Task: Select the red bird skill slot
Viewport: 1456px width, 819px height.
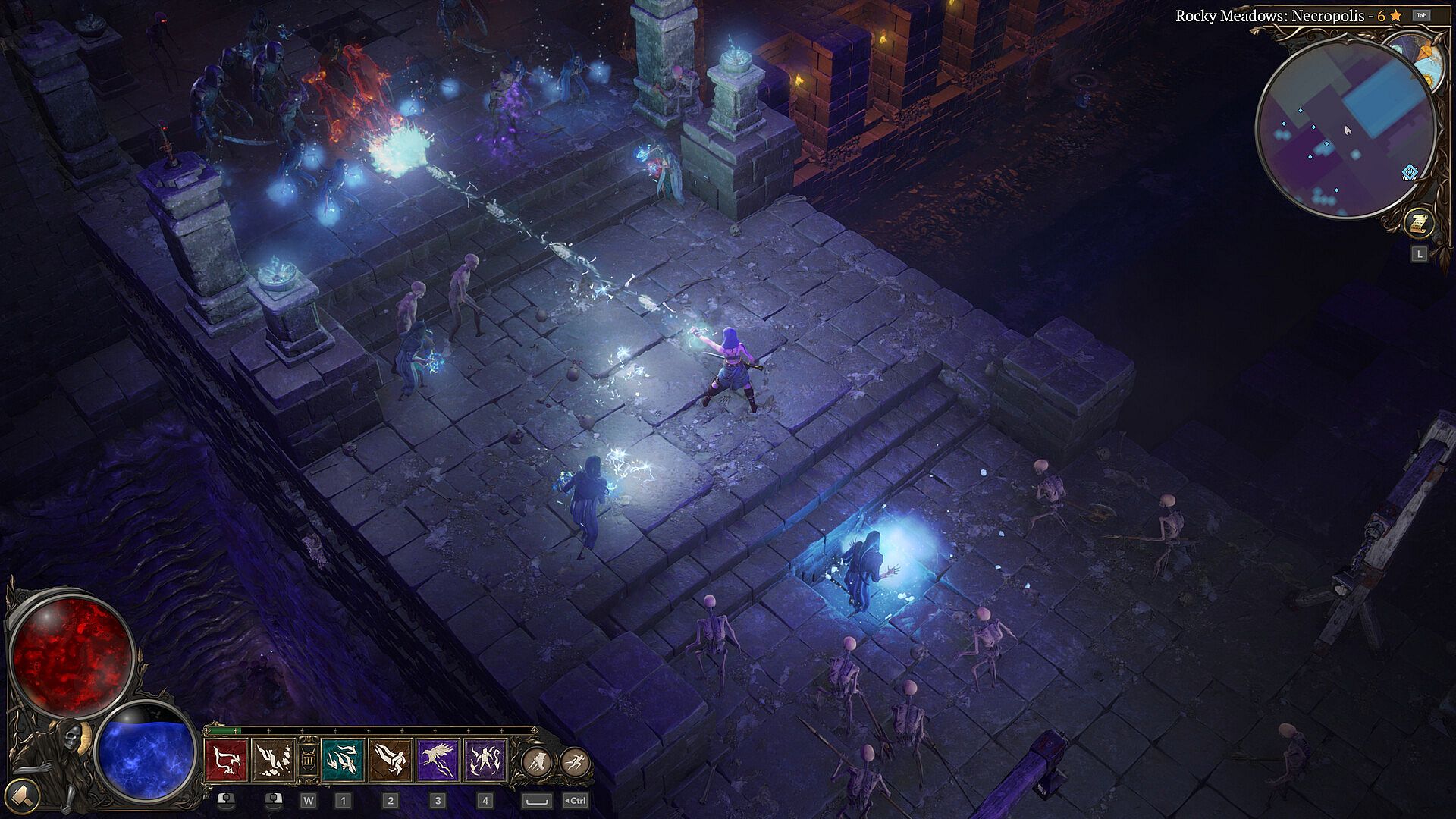Action: (x=227, y=759)
